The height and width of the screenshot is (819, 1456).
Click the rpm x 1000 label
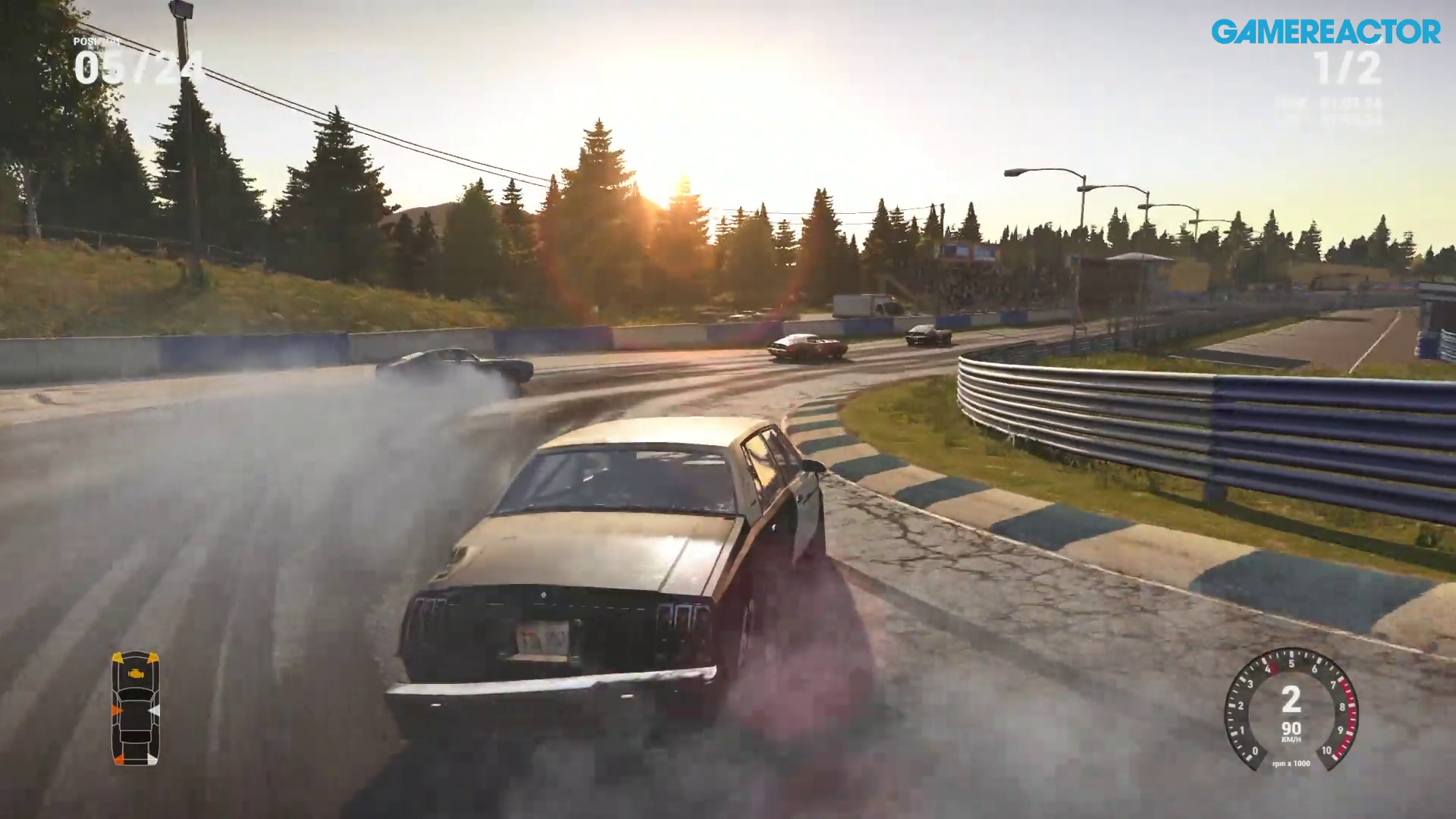(x=1291, y=764)
